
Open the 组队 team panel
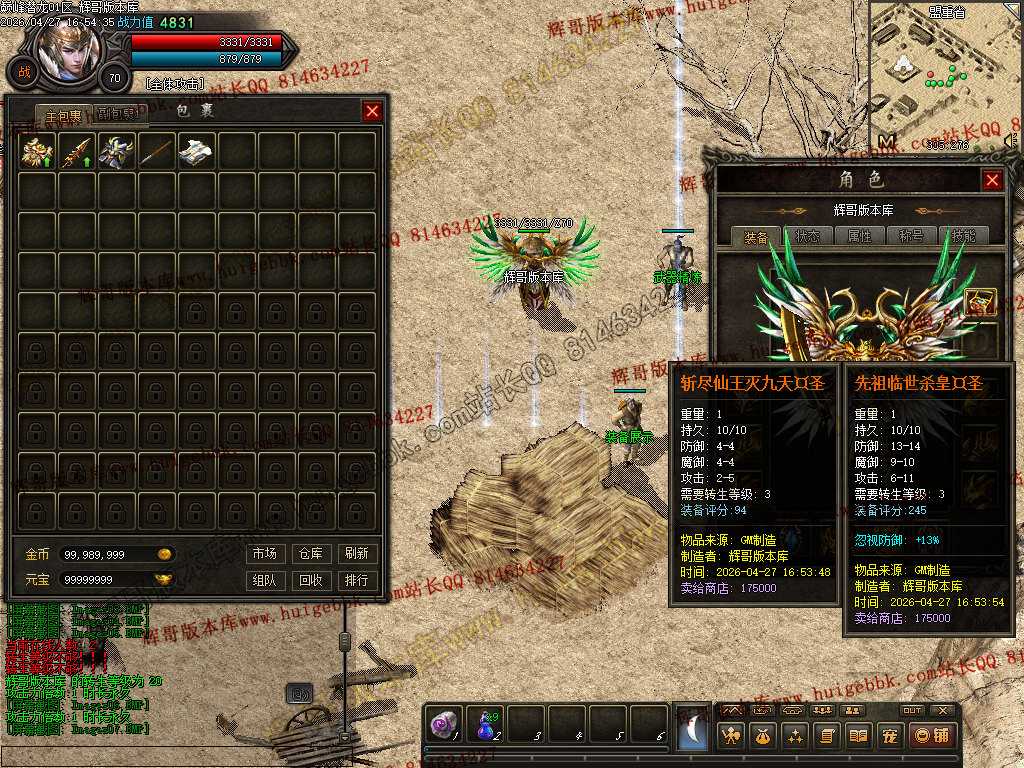pyautogui.click(x=264, y=580)
